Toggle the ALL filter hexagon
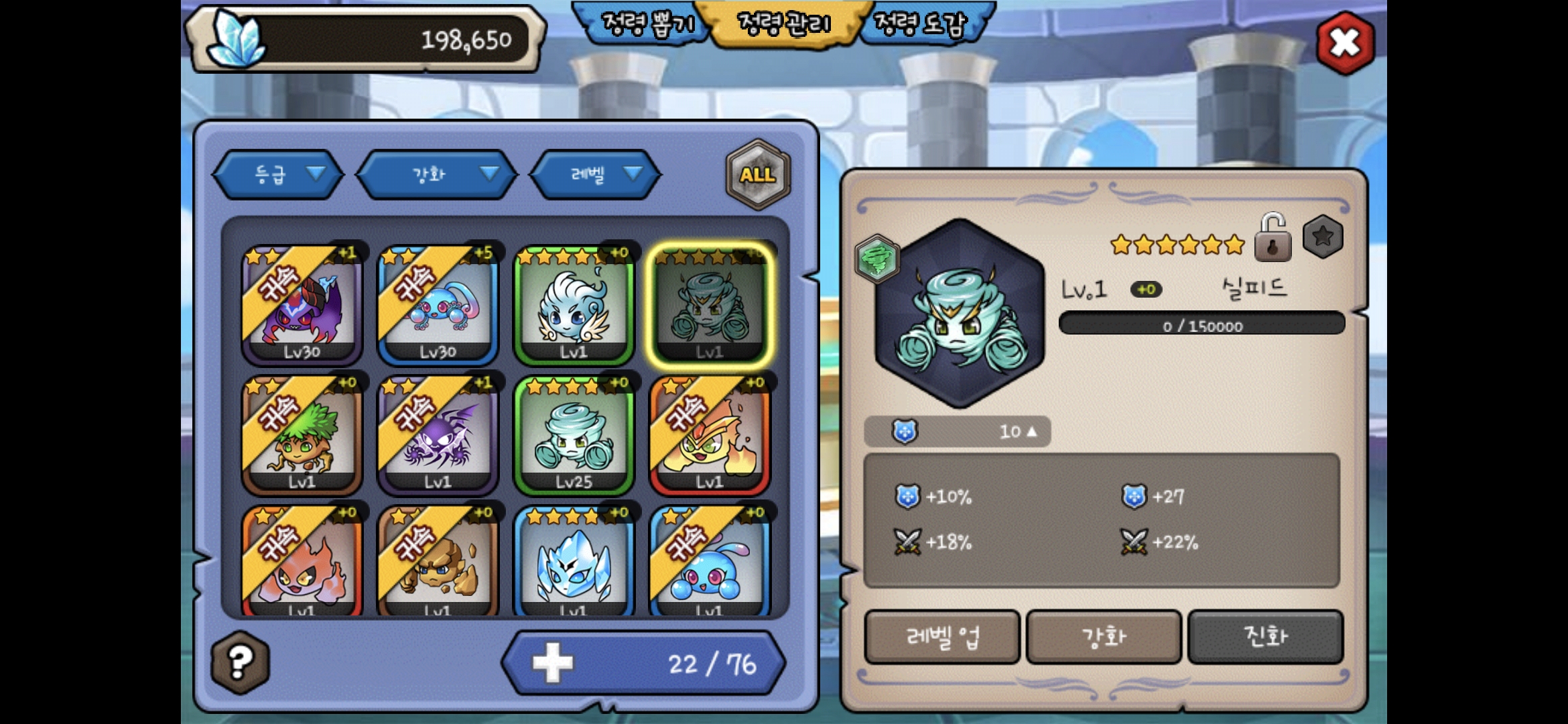The image size is (1568, 724). click(x=758, y=175)
